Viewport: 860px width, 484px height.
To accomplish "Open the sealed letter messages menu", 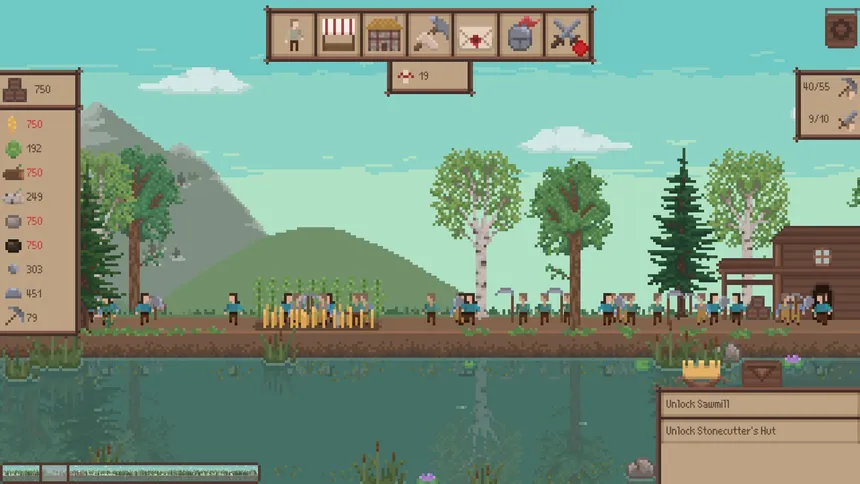I will [x=475, y=36].
